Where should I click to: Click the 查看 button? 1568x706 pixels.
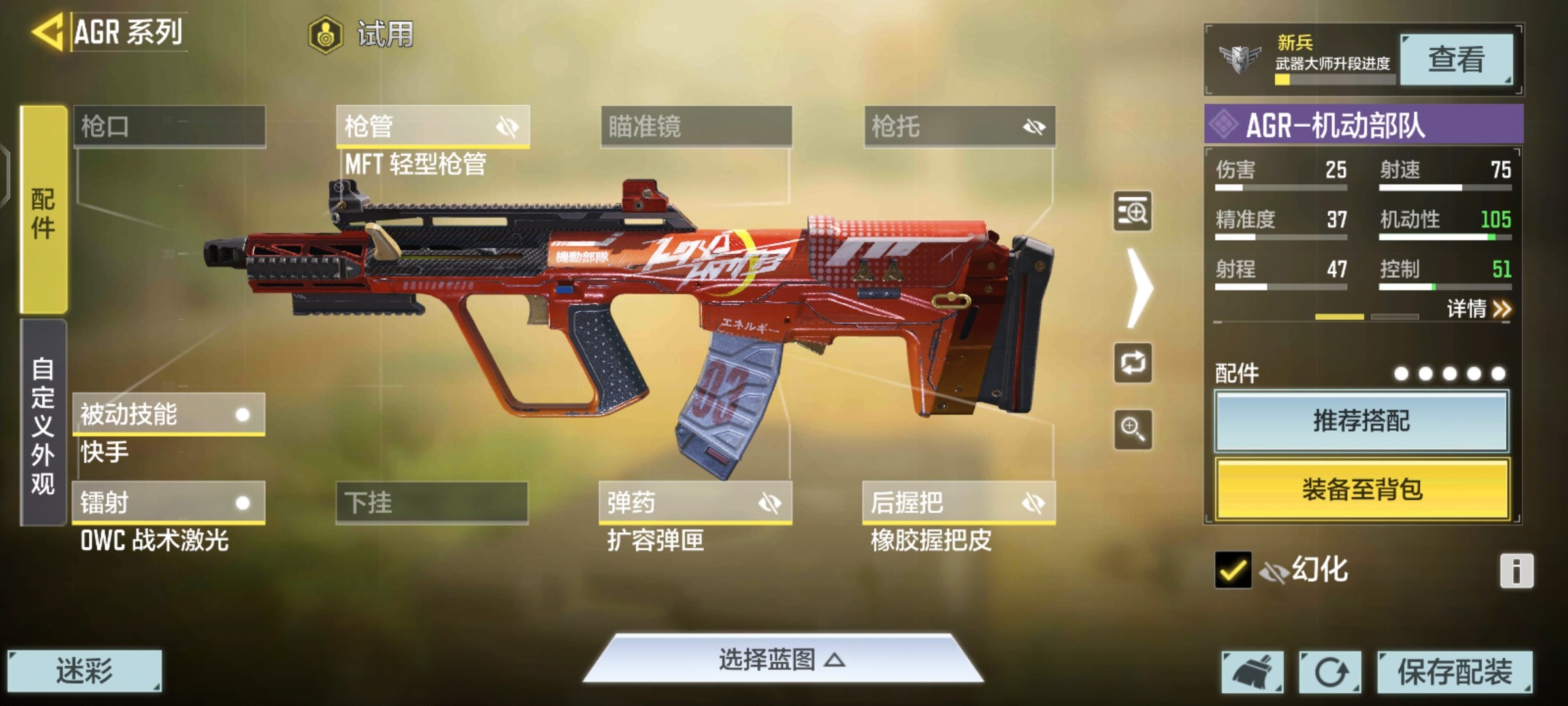(1456, 60)
